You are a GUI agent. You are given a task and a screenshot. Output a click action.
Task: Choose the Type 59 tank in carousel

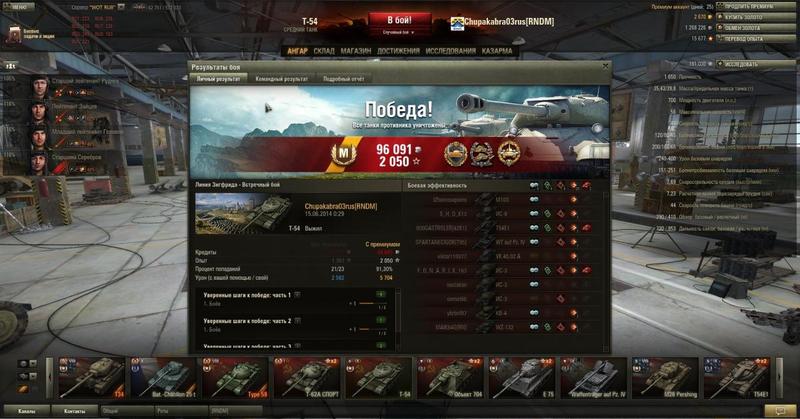pos(233,377)
